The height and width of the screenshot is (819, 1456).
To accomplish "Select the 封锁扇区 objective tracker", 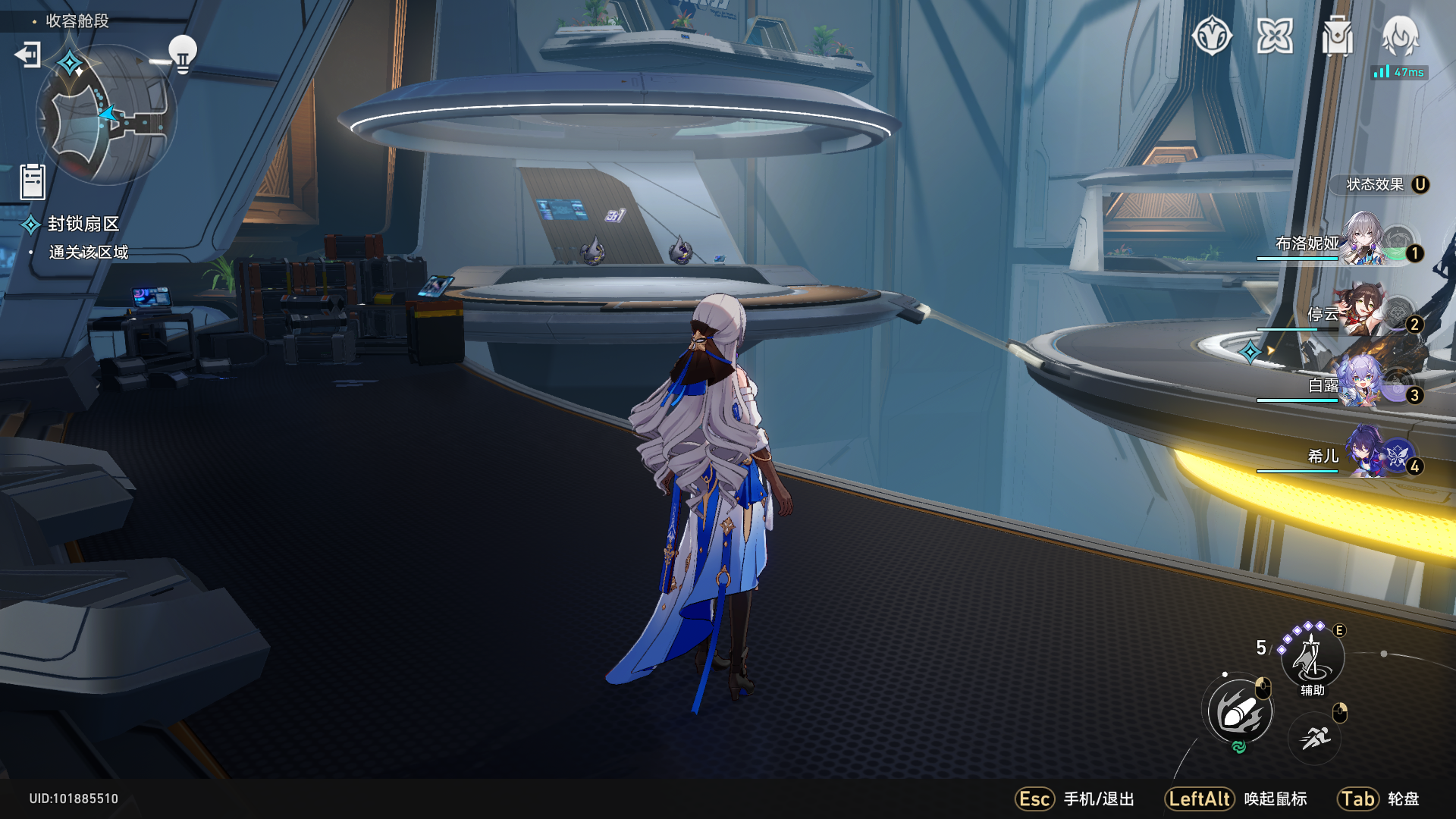I will (x=83, y=224).
